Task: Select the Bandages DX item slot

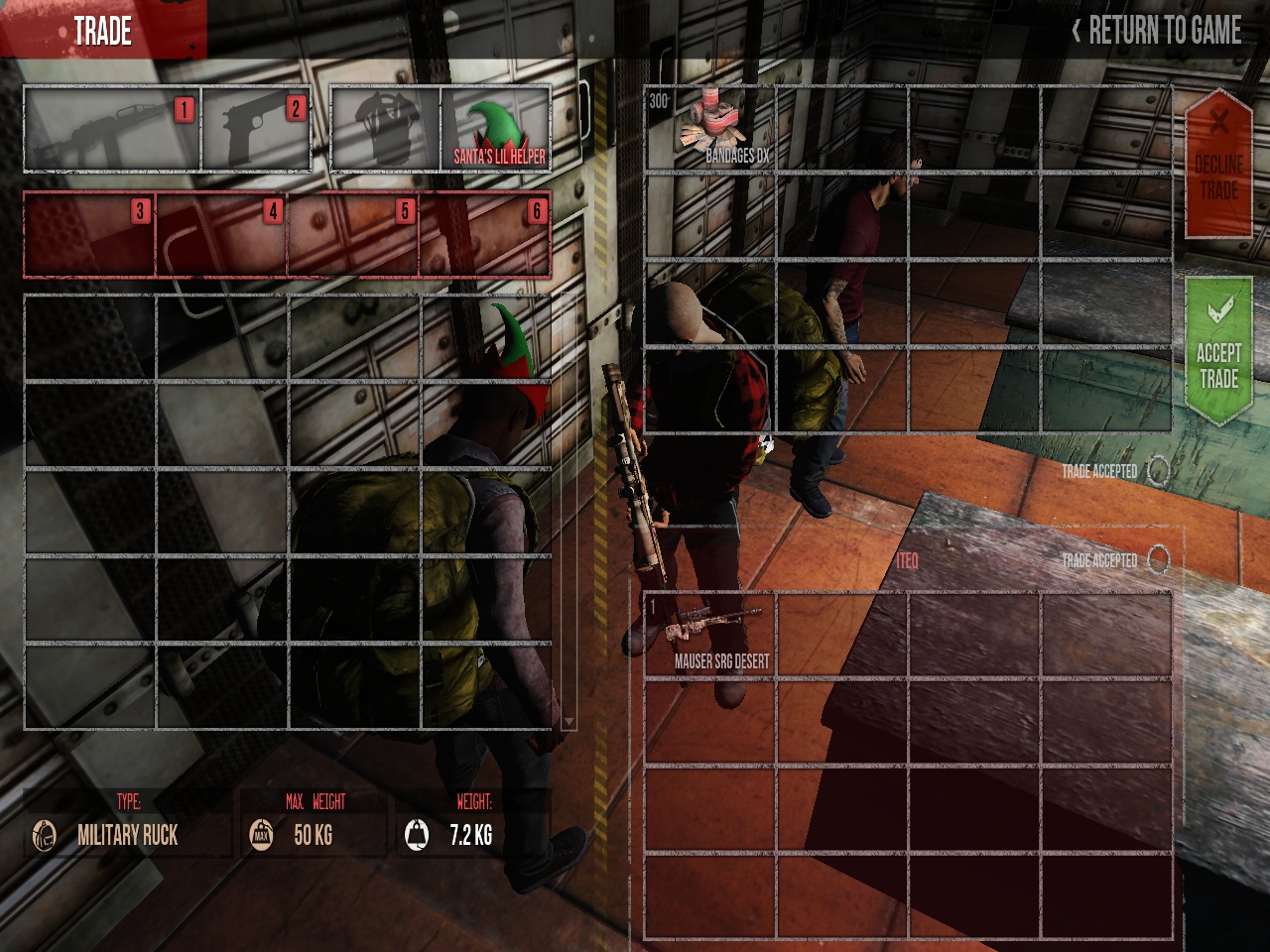Action: coord(710,129)
